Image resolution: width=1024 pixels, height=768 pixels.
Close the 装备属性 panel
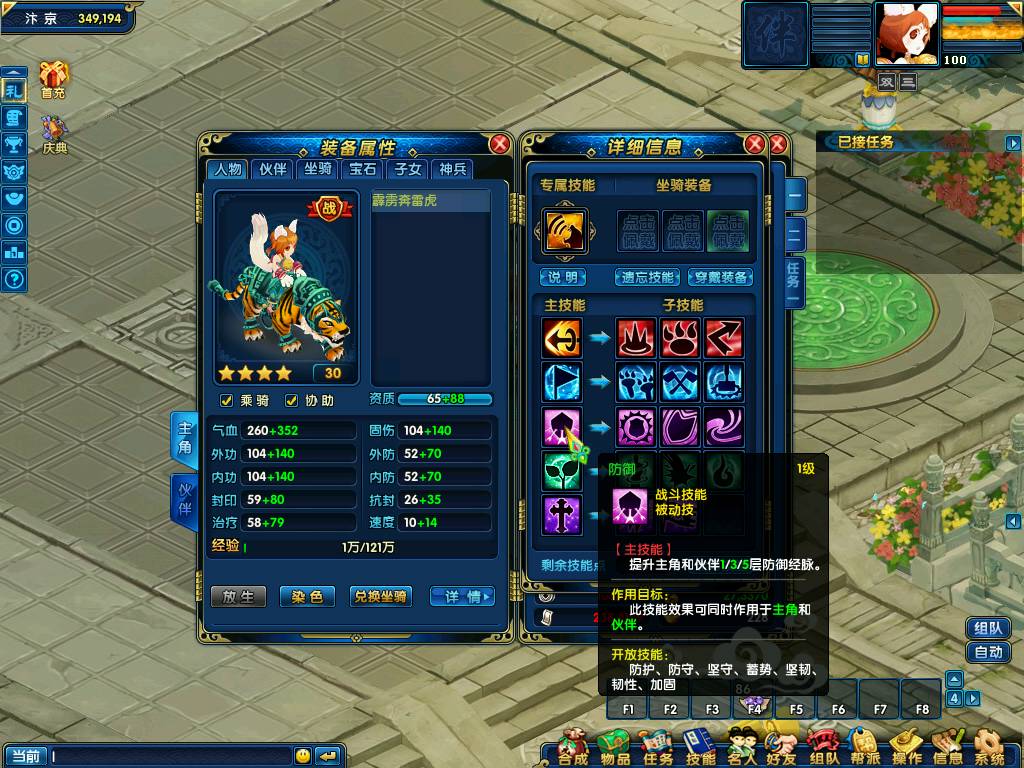pos(499,144)
